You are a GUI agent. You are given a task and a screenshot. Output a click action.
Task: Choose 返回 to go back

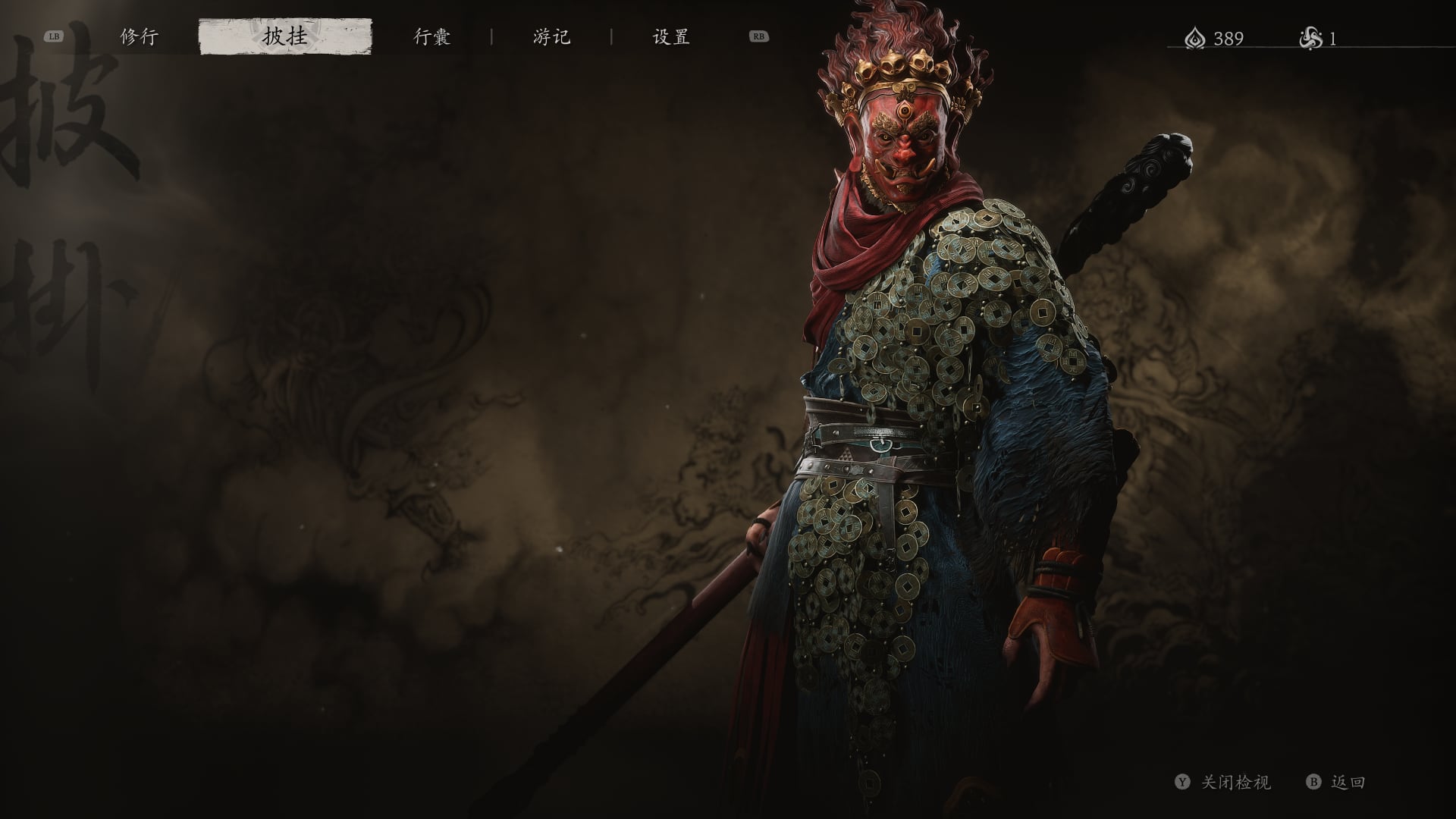[x=1348, y=782]
